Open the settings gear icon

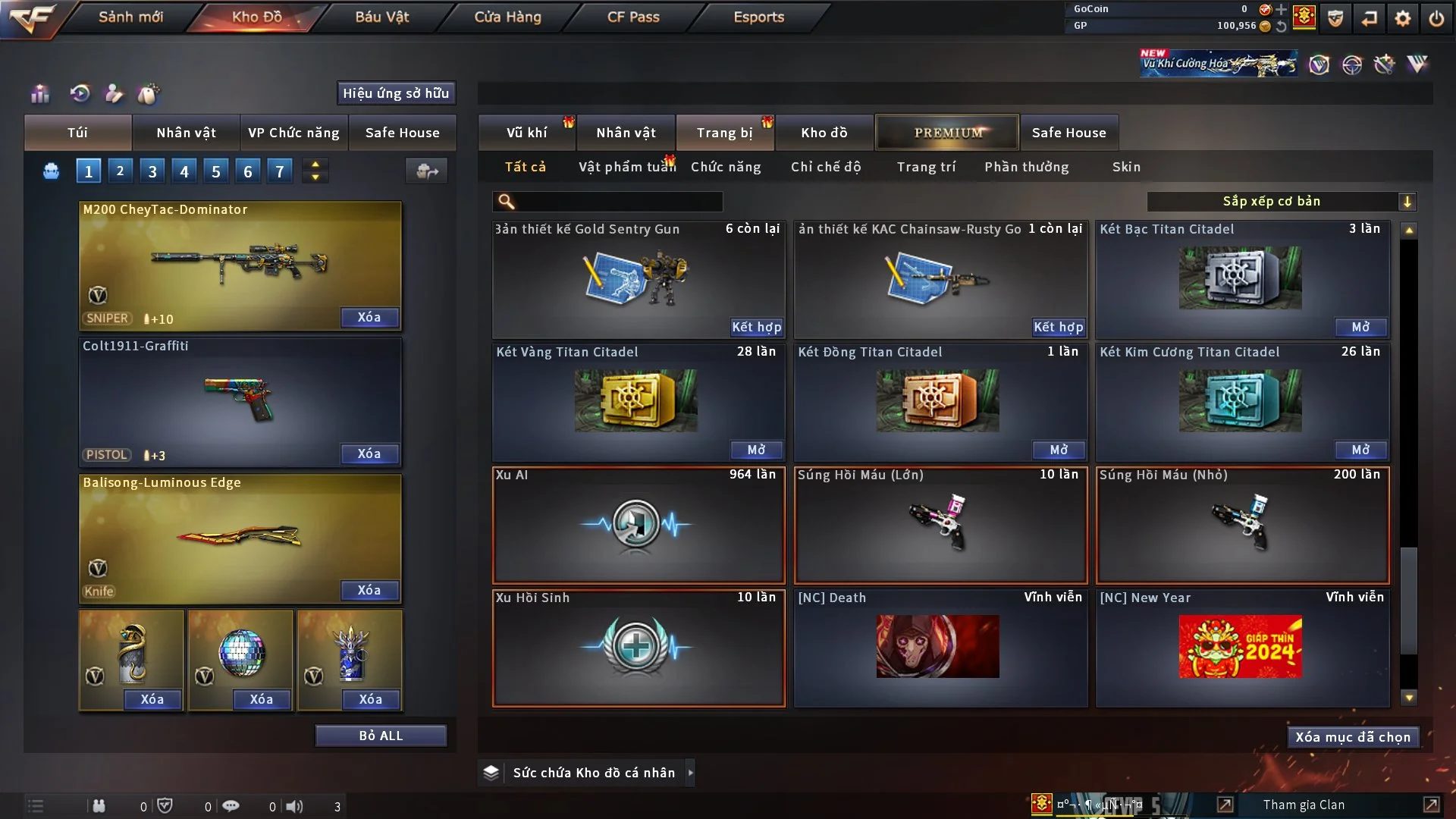[1402, 17]
